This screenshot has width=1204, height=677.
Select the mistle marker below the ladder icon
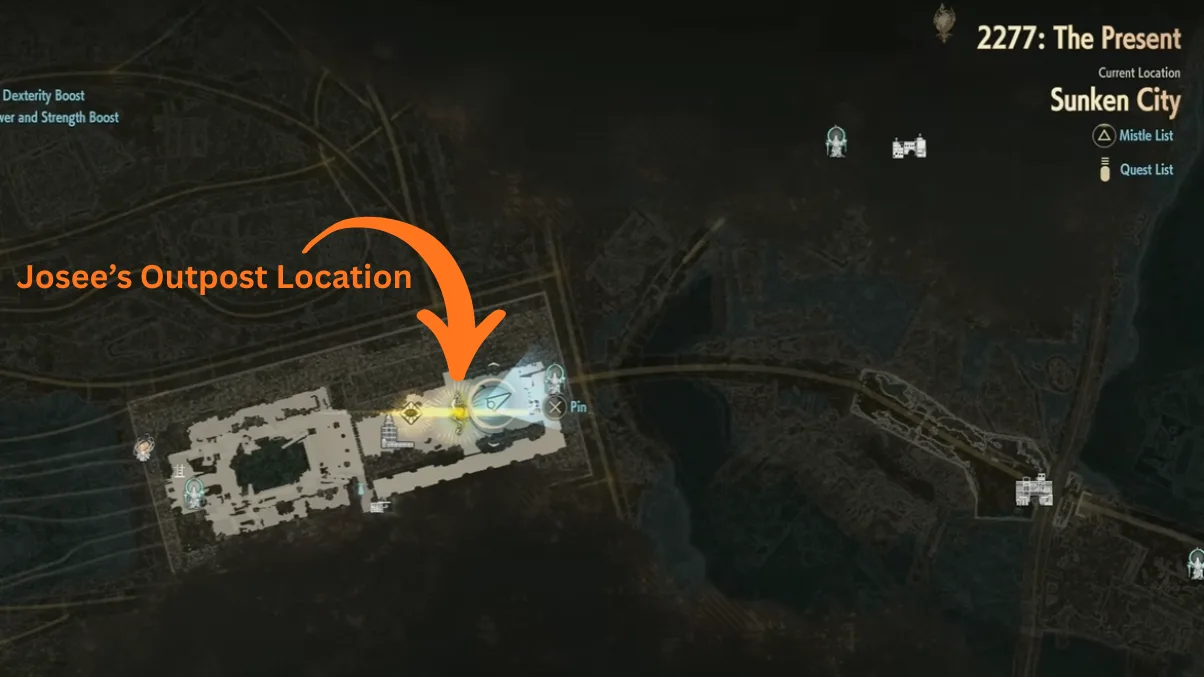tap(194, 490)
